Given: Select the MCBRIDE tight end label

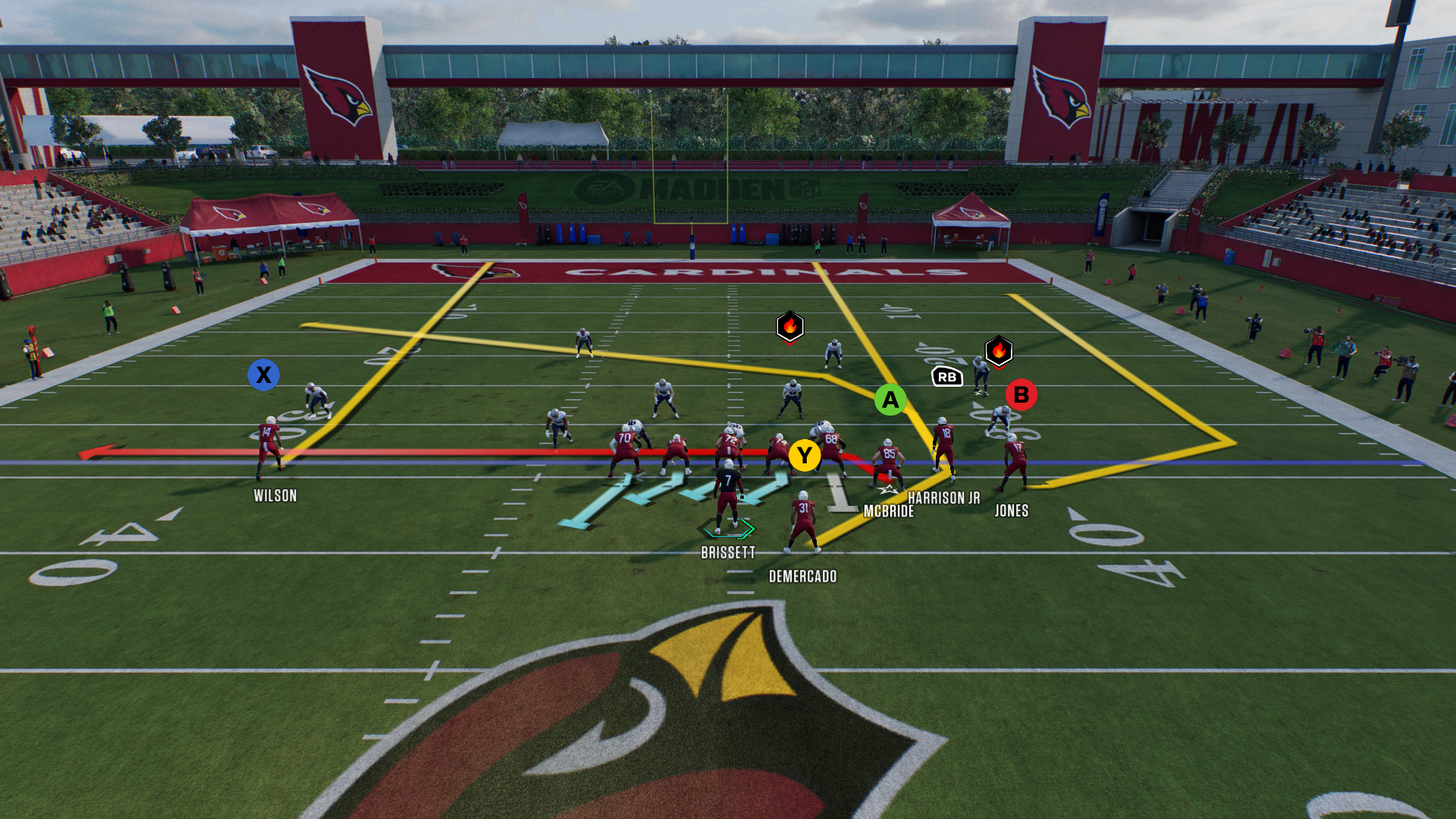Looking at the screenshot, I should coord(888,512).
